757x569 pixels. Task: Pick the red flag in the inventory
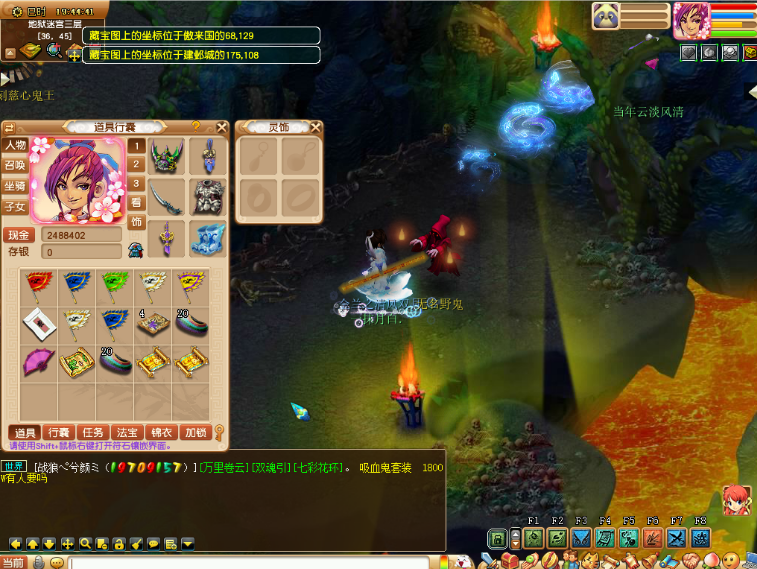(39, 285)
